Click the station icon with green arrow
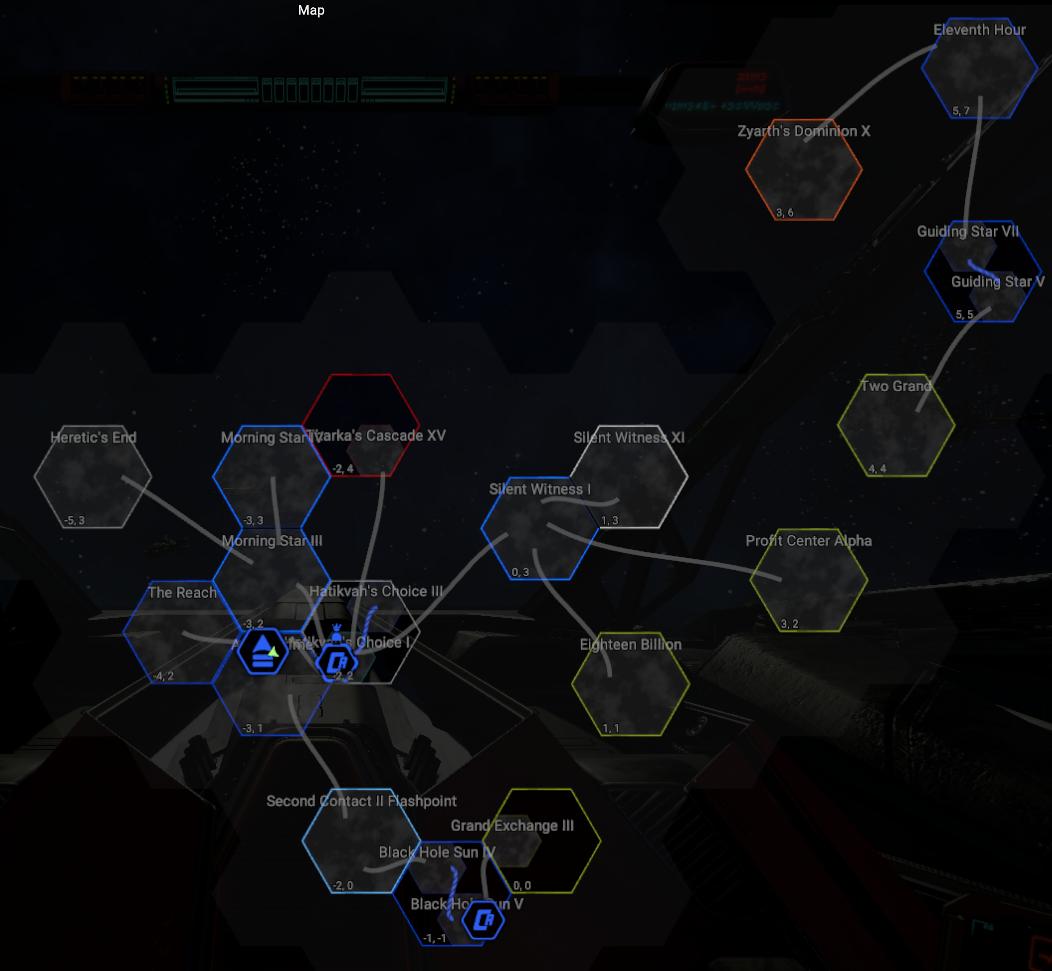Viewport: 1052px width, 971px height. tap(263, 650)
